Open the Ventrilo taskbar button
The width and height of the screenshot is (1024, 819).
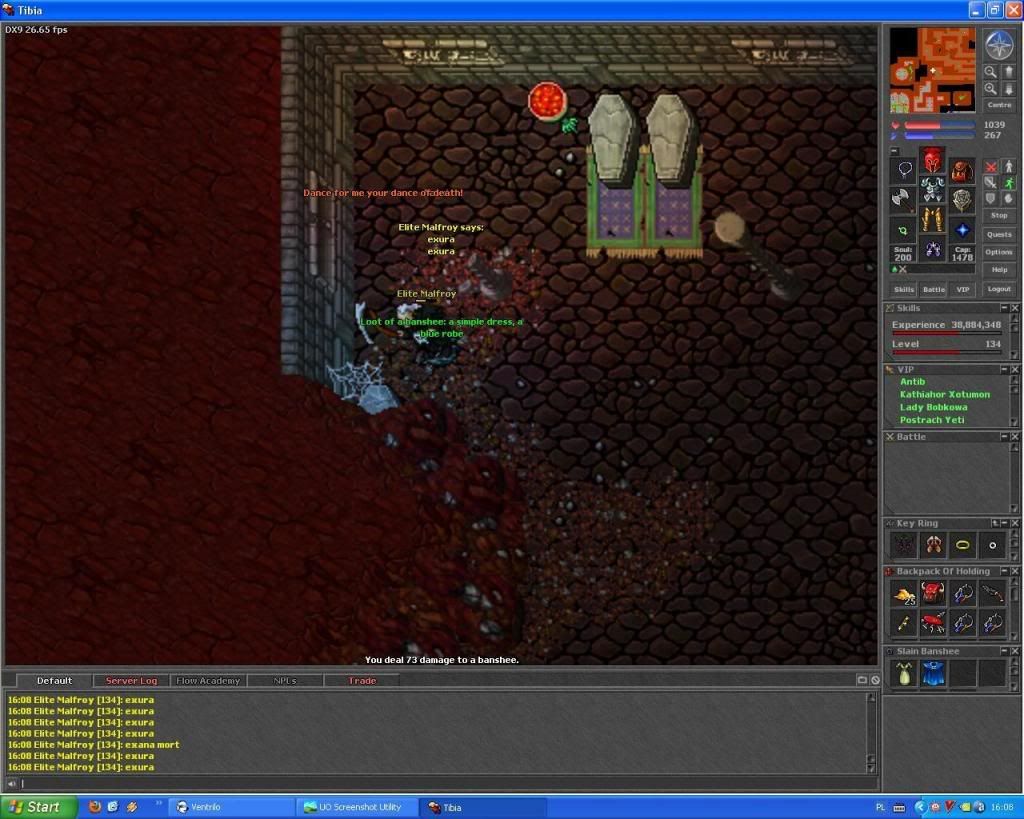tap(230, 807)
